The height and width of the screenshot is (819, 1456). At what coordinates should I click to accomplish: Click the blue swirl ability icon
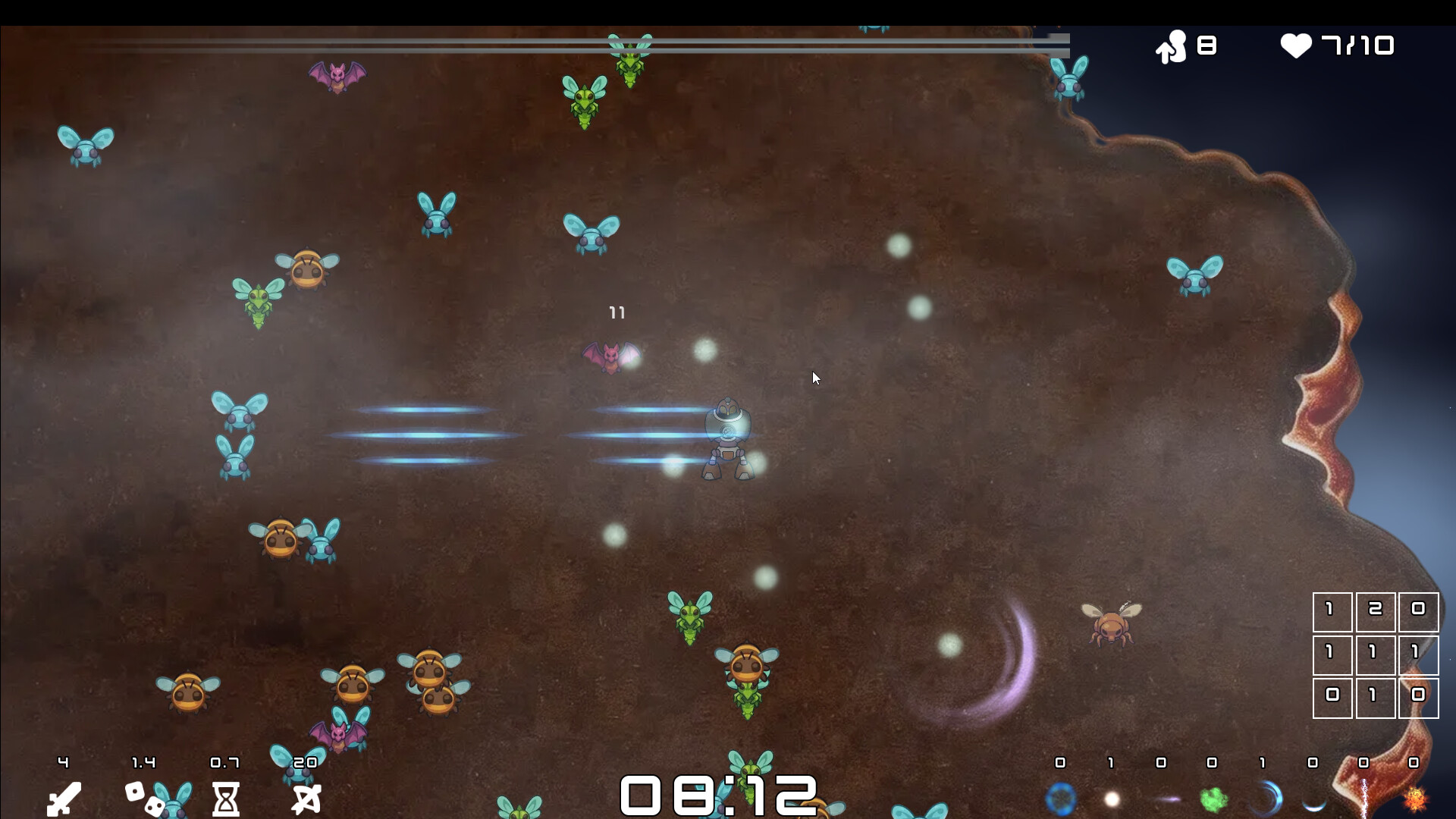(x=1265, y=799)
